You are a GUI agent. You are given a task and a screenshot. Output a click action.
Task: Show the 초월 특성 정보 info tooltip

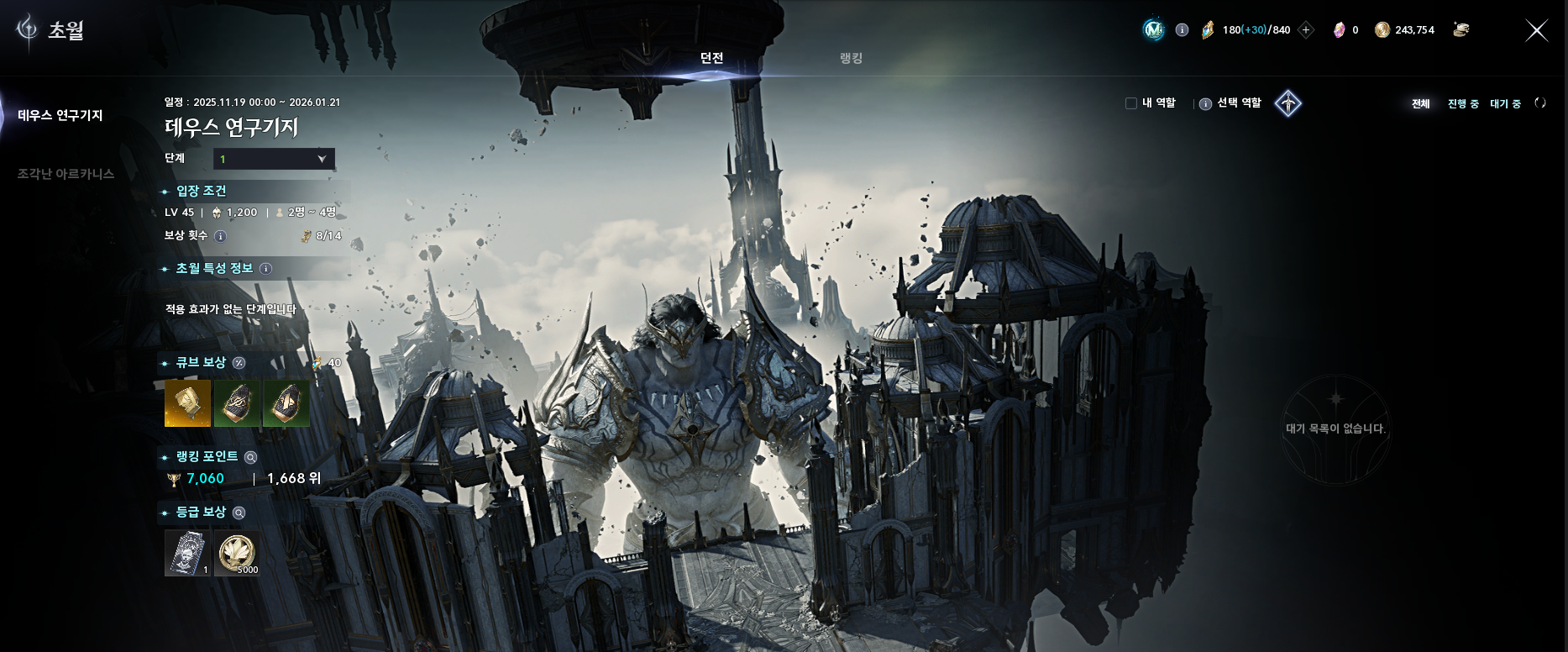(x=265, y=269)
